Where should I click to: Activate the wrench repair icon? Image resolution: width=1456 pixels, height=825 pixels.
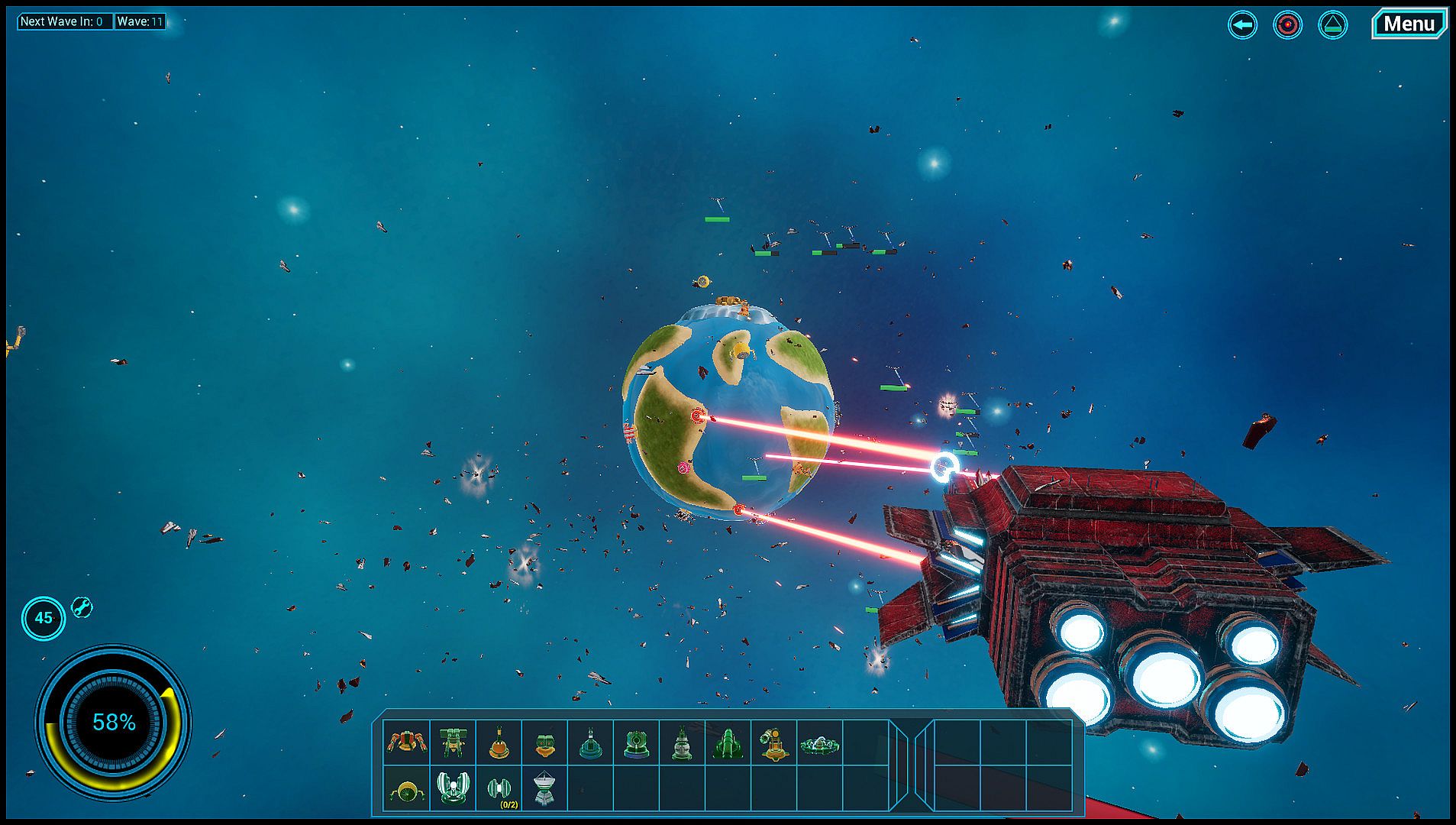(82, 608)
